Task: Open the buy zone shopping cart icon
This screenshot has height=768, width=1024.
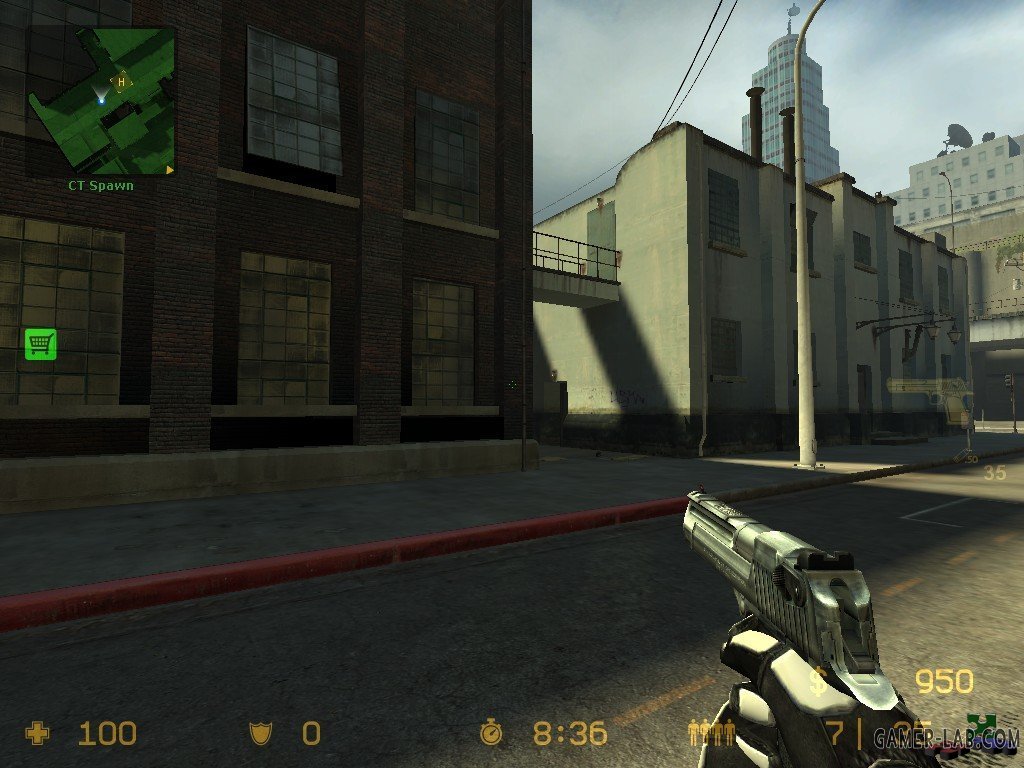Action: coord(40,344)
